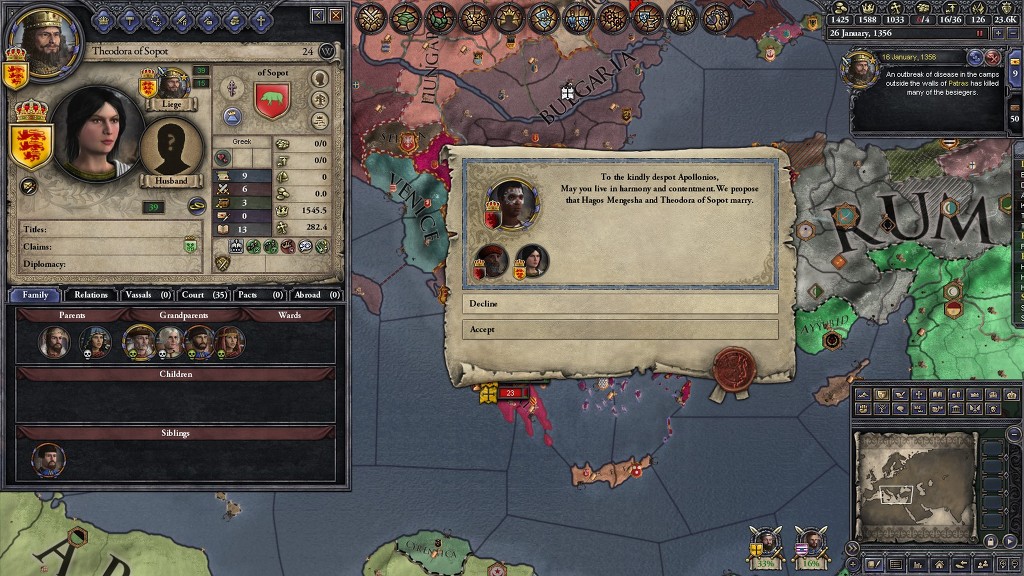The width and height of the screenshot is (1024, 576).
Task: Click the Liege portrait in the character panel
Action: (172, 84)
